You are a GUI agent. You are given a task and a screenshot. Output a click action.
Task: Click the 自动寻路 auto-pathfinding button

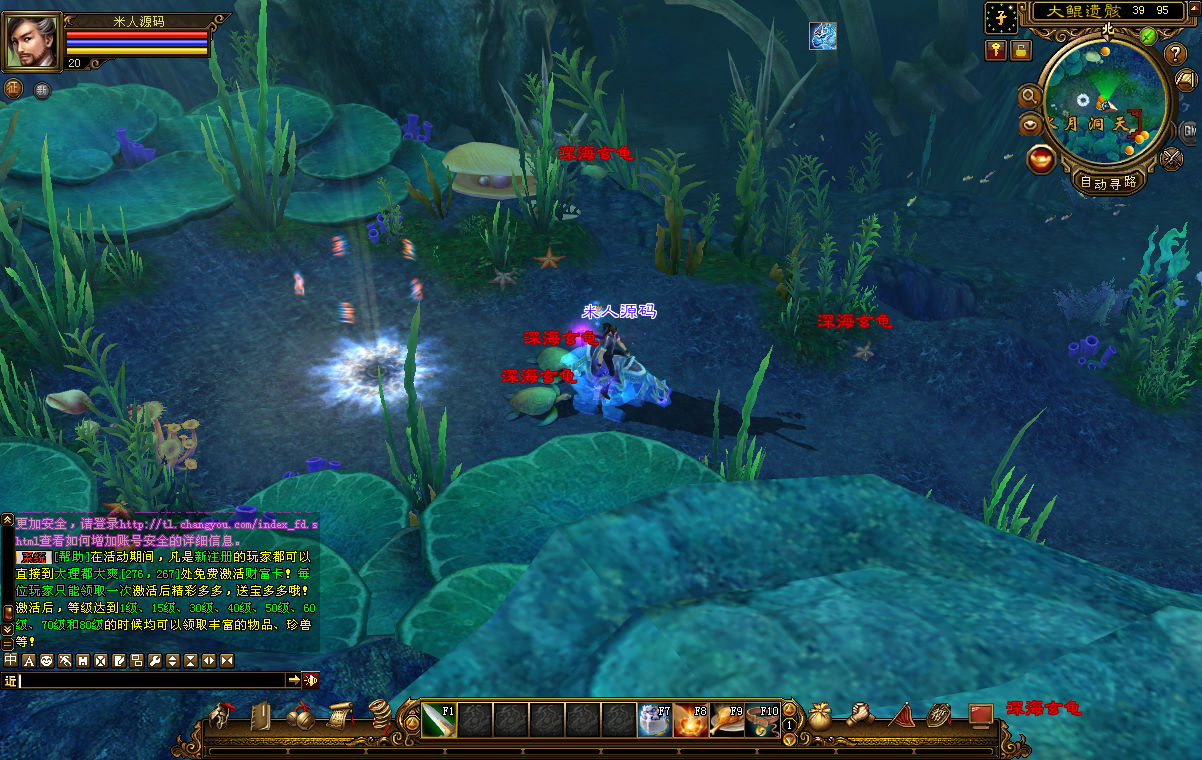coord(1108,182)
